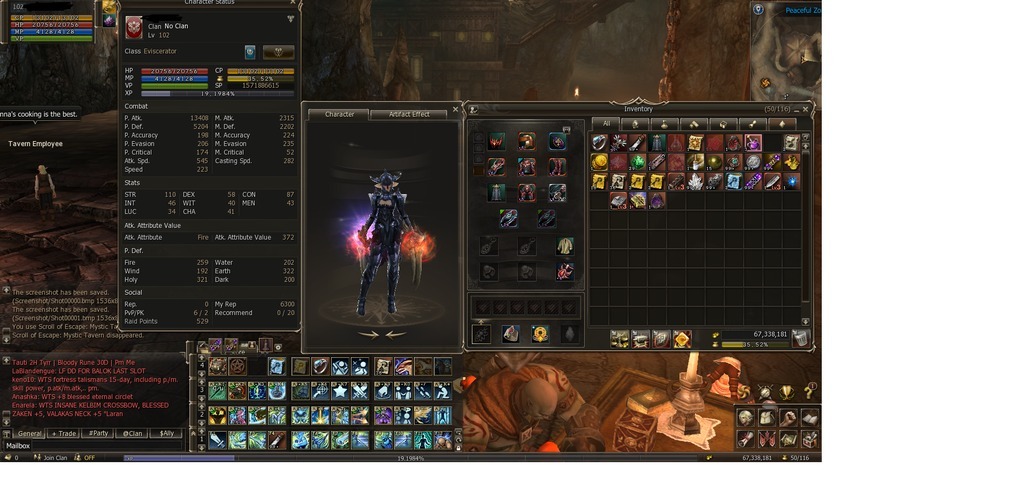Image resolution: width=1024 pixels, height=483 pixels.
Task: Select the Character tab
Action: point(340,114)
